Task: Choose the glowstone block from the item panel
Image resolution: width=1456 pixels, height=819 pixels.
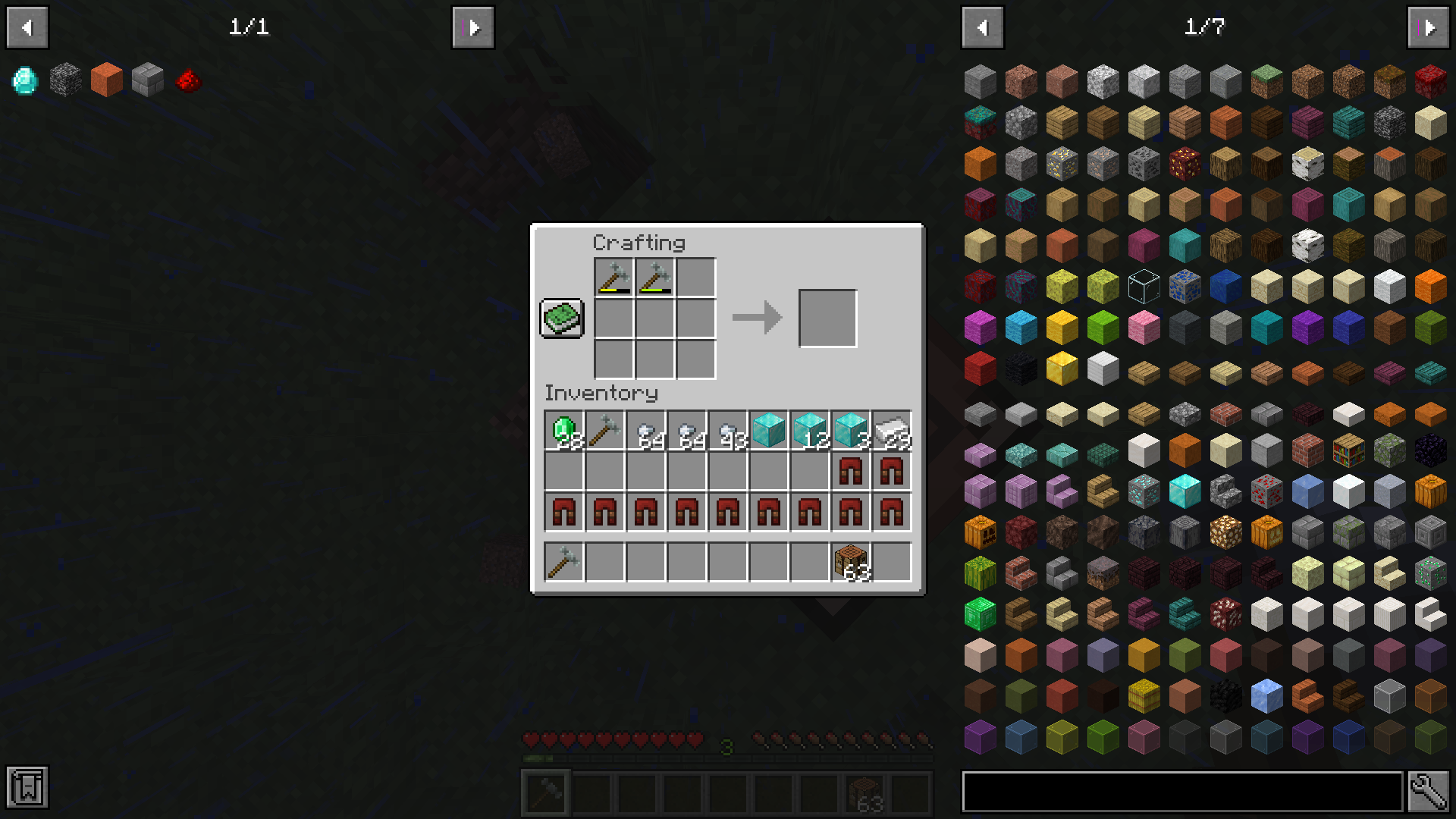Action: [x=1225, y=531]
